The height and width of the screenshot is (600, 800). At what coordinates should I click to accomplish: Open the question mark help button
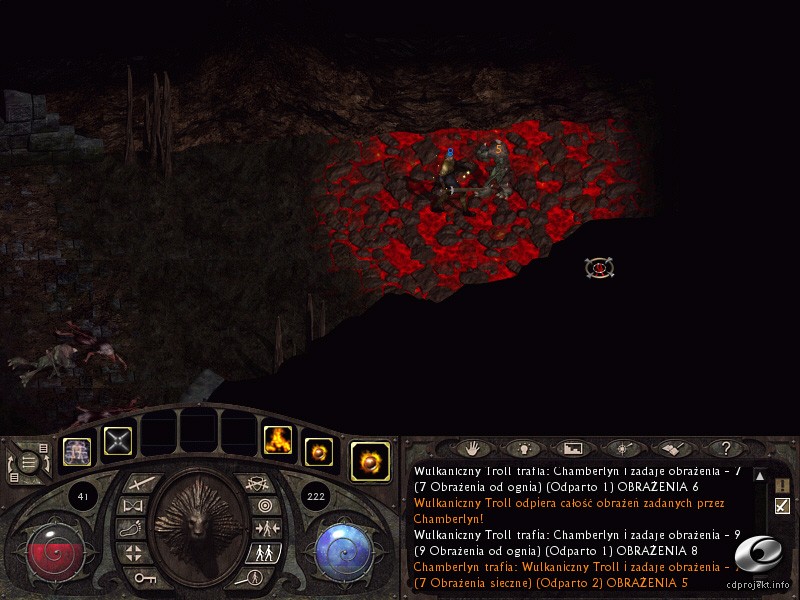coord(726,449)
